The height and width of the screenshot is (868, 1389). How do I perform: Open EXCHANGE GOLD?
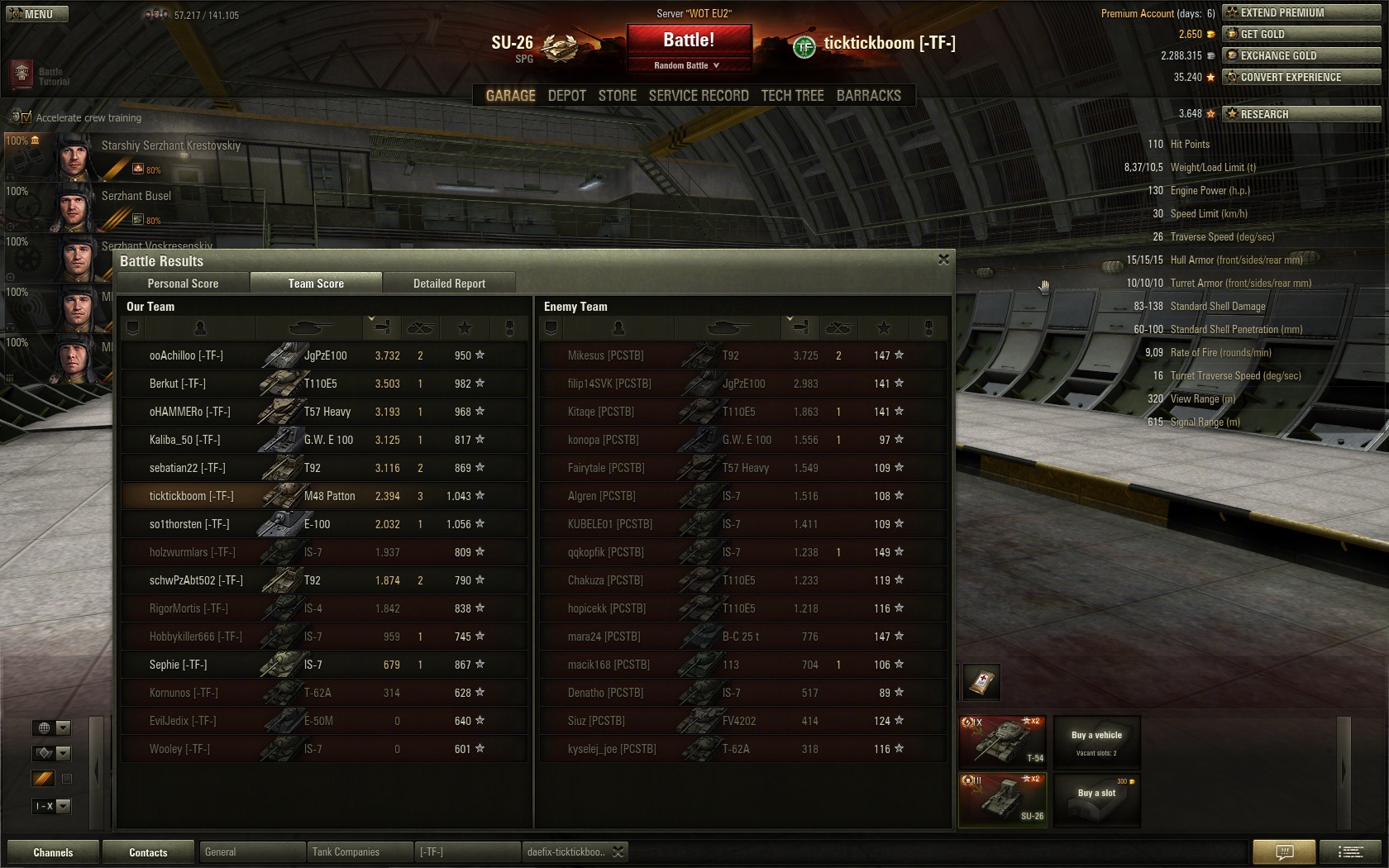(x=1301, y=55)
